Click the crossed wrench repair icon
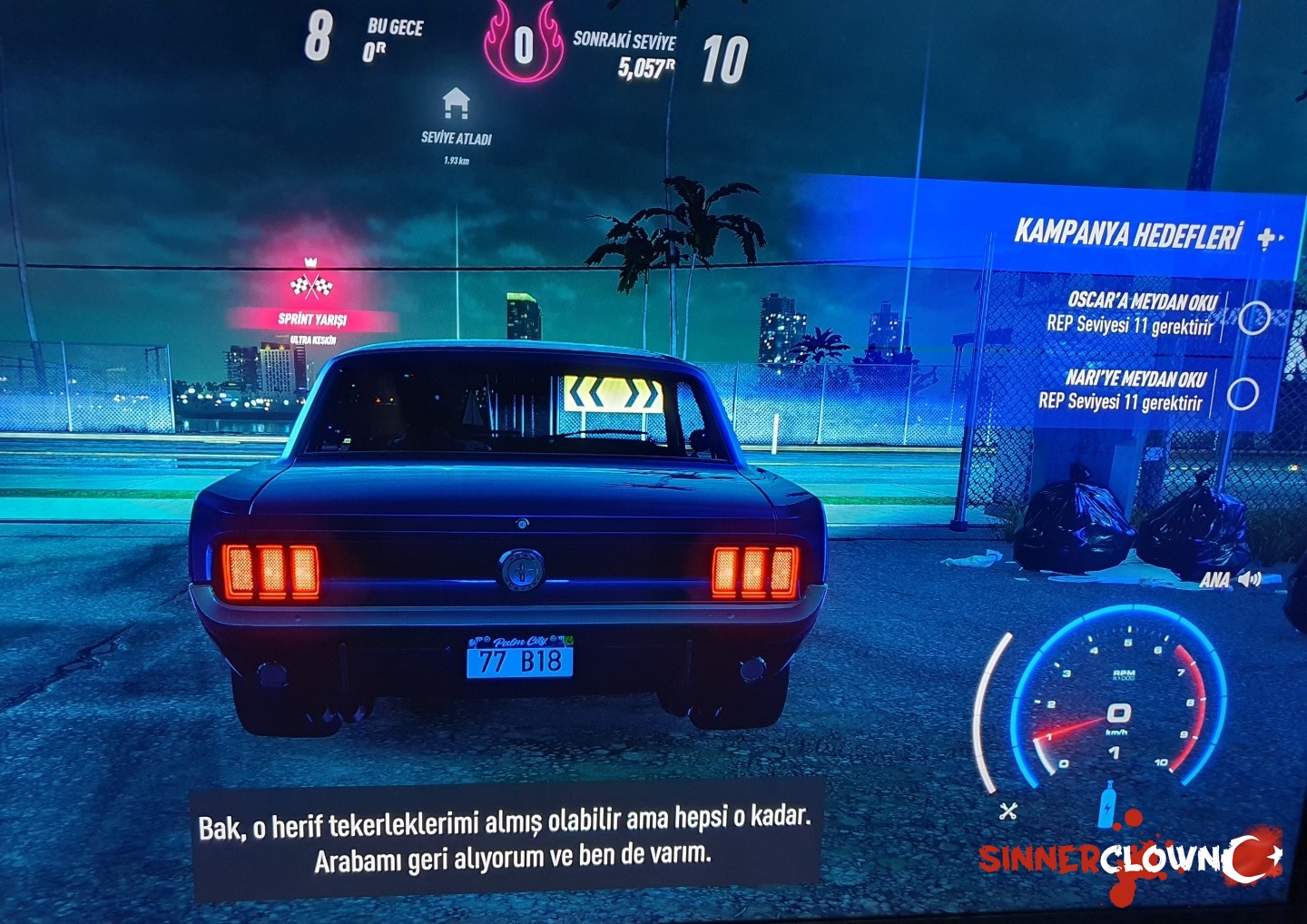This screenshot has height=924, width=1307. click(1007, 811)
